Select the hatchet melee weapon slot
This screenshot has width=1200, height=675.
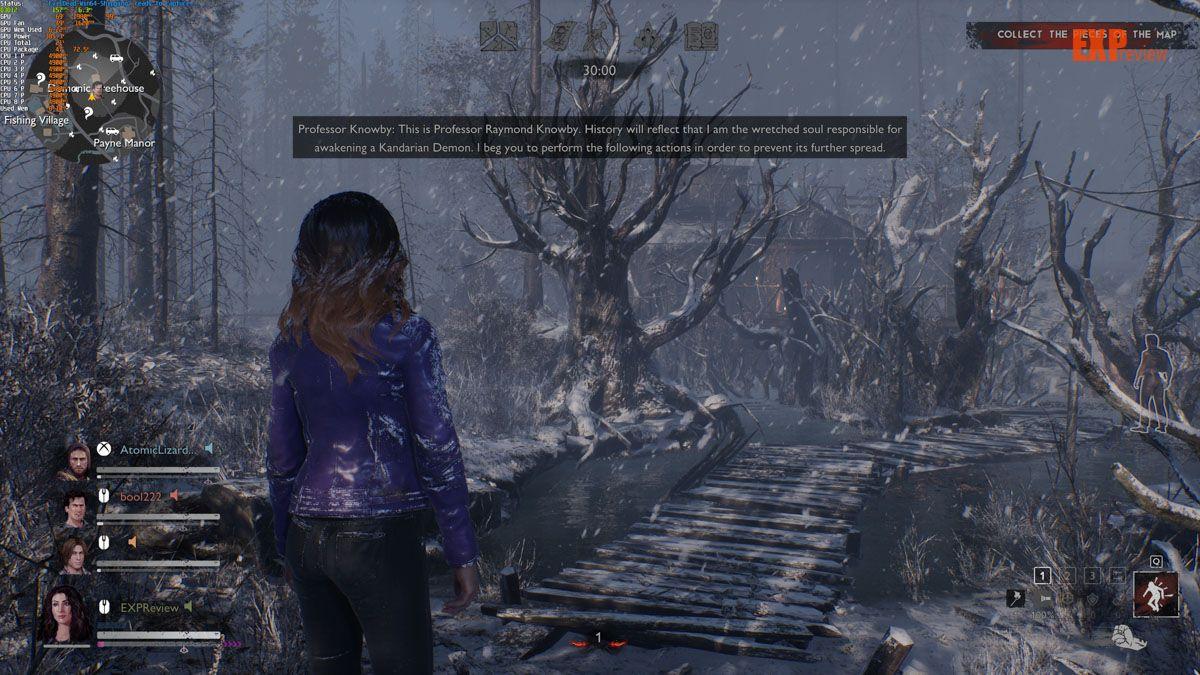tap(1014, 598)
